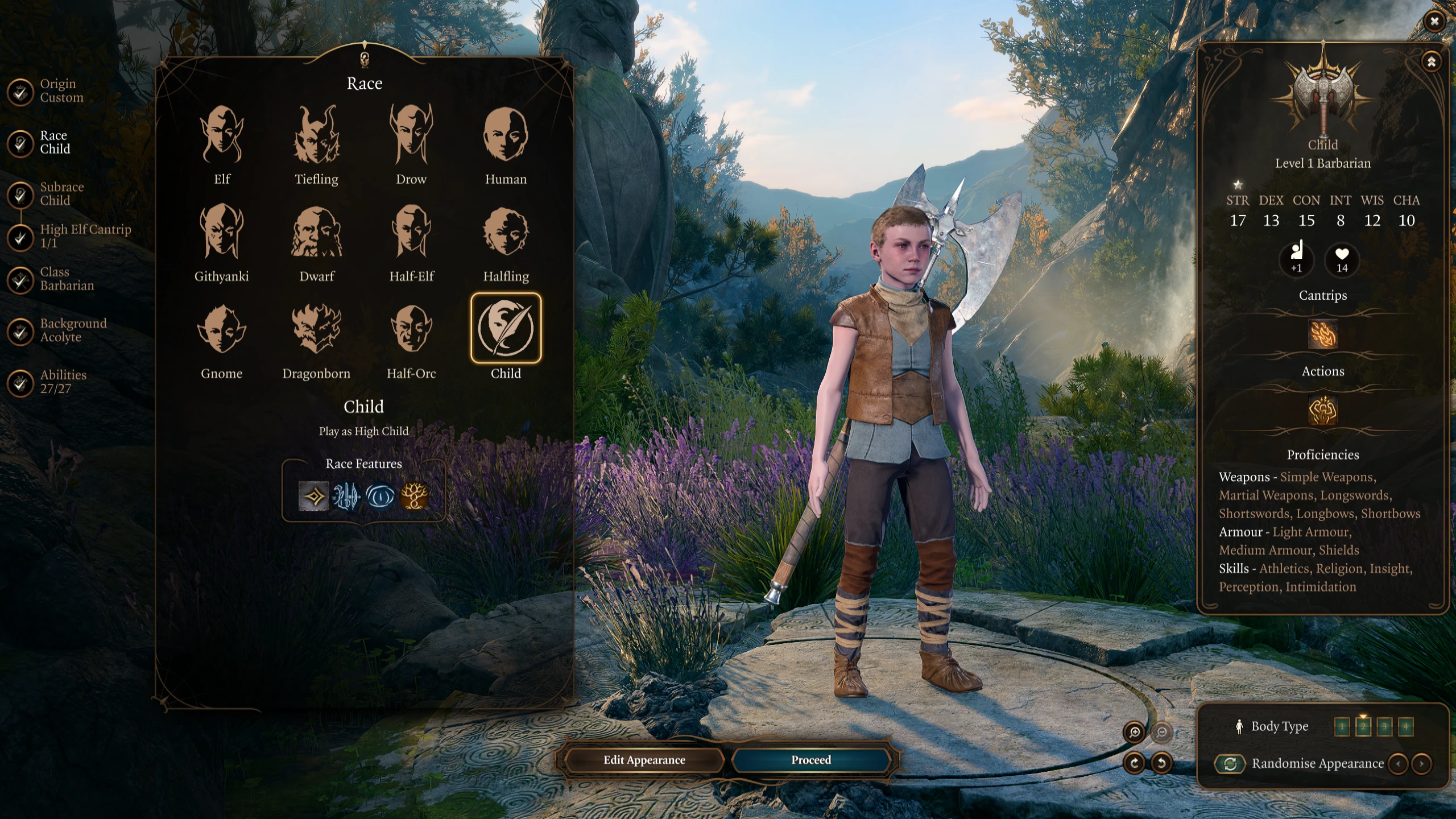Screen dimensions: 1456x819
Task: Select the Gnome race
Action: tap(222, 330)
